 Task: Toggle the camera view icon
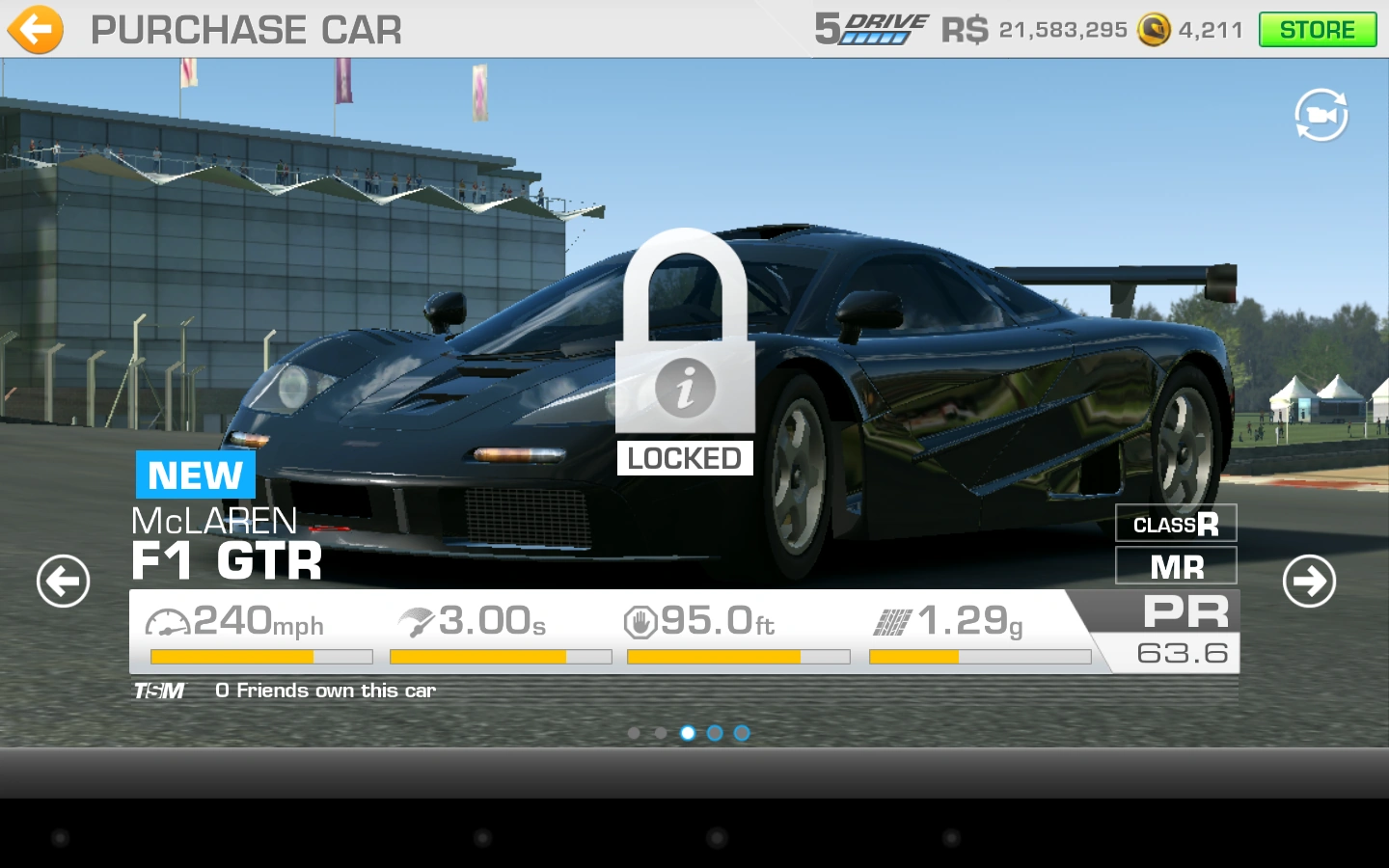click(x=1321, y=116)
